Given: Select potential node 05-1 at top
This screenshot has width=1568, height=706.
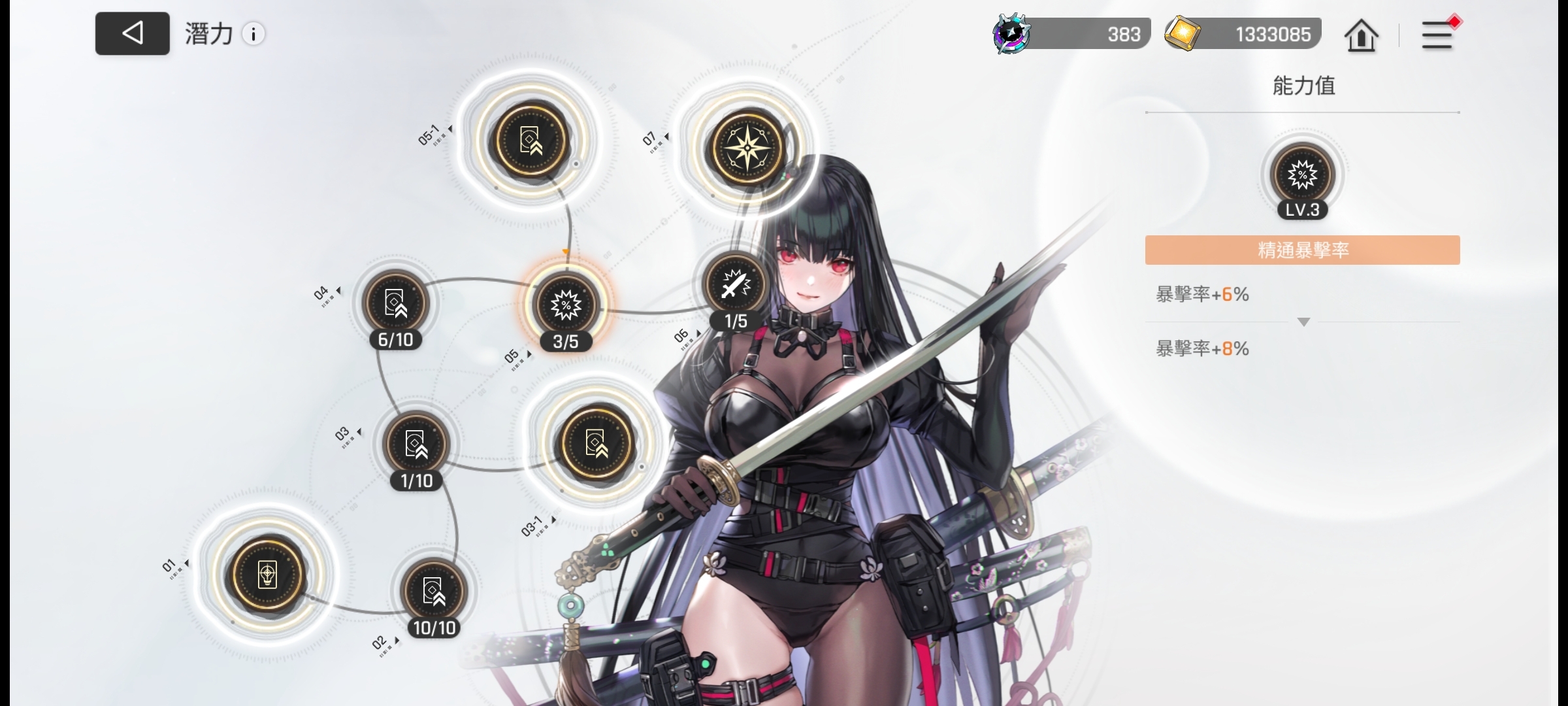Looking at the screenshot, I should [x=531, y=141].
